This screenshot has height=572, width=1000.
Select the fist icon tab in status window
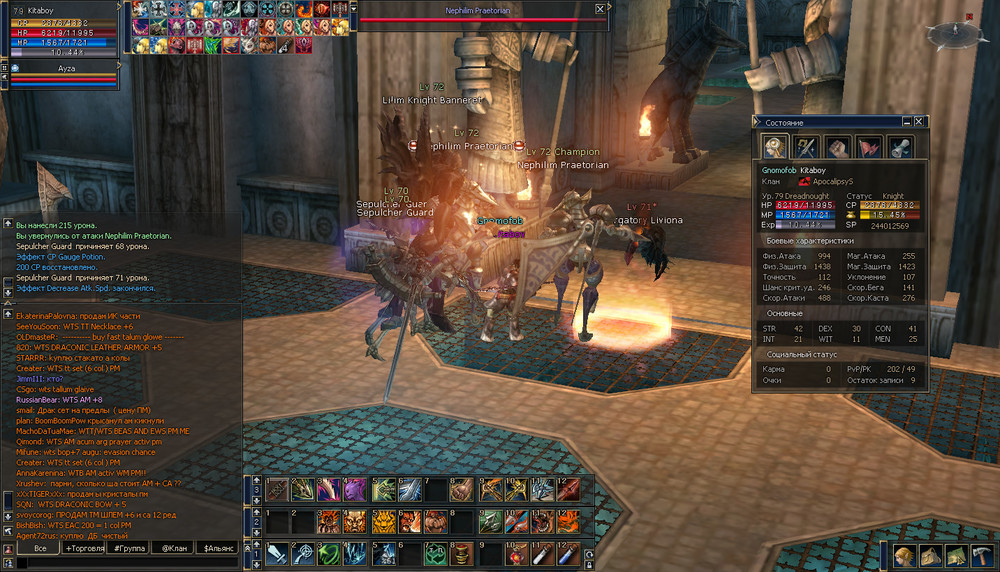837,147
